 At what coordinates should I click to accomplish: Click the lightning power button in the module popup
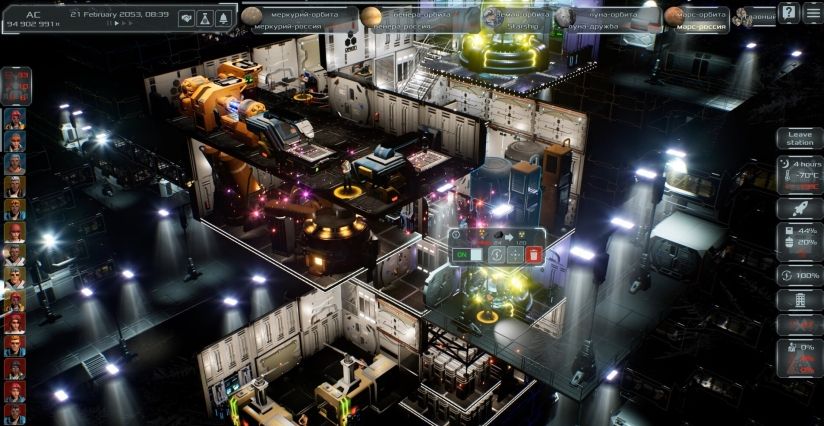497,255
